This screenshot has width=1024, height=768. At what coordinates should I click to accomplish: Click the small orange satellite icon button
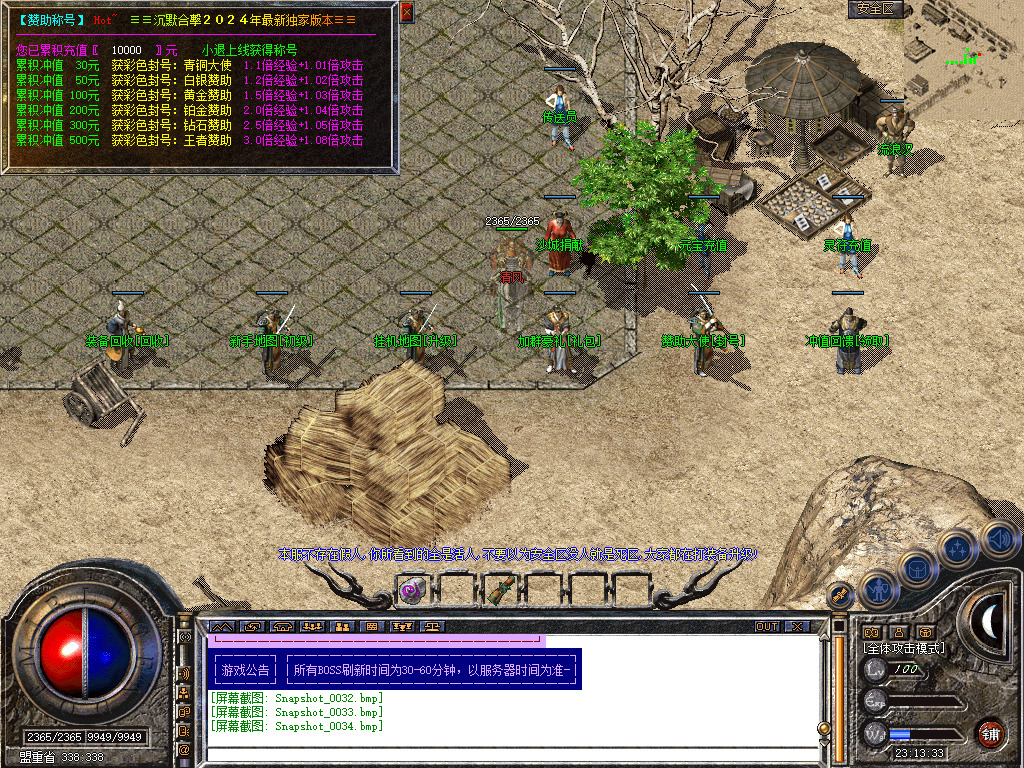(x=840, y=595)
